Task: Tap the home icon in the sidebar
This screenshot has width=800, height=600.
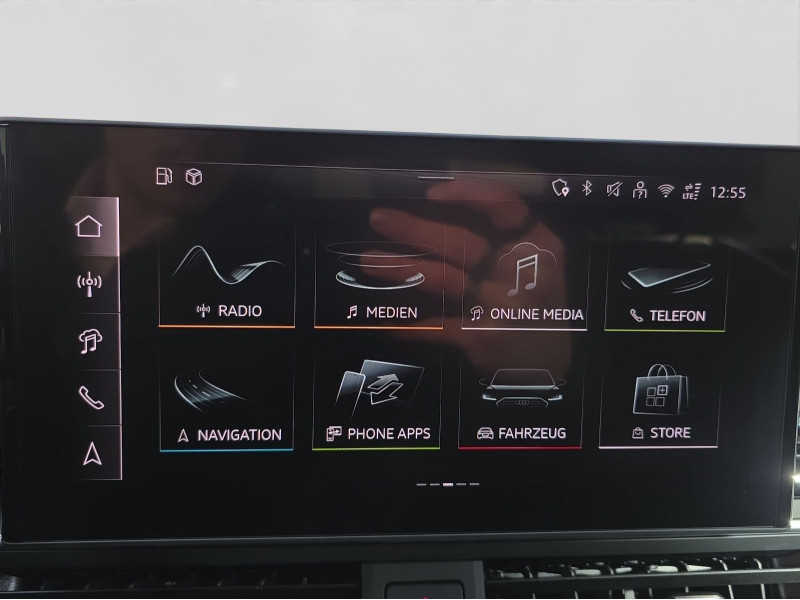Action: 89,226
